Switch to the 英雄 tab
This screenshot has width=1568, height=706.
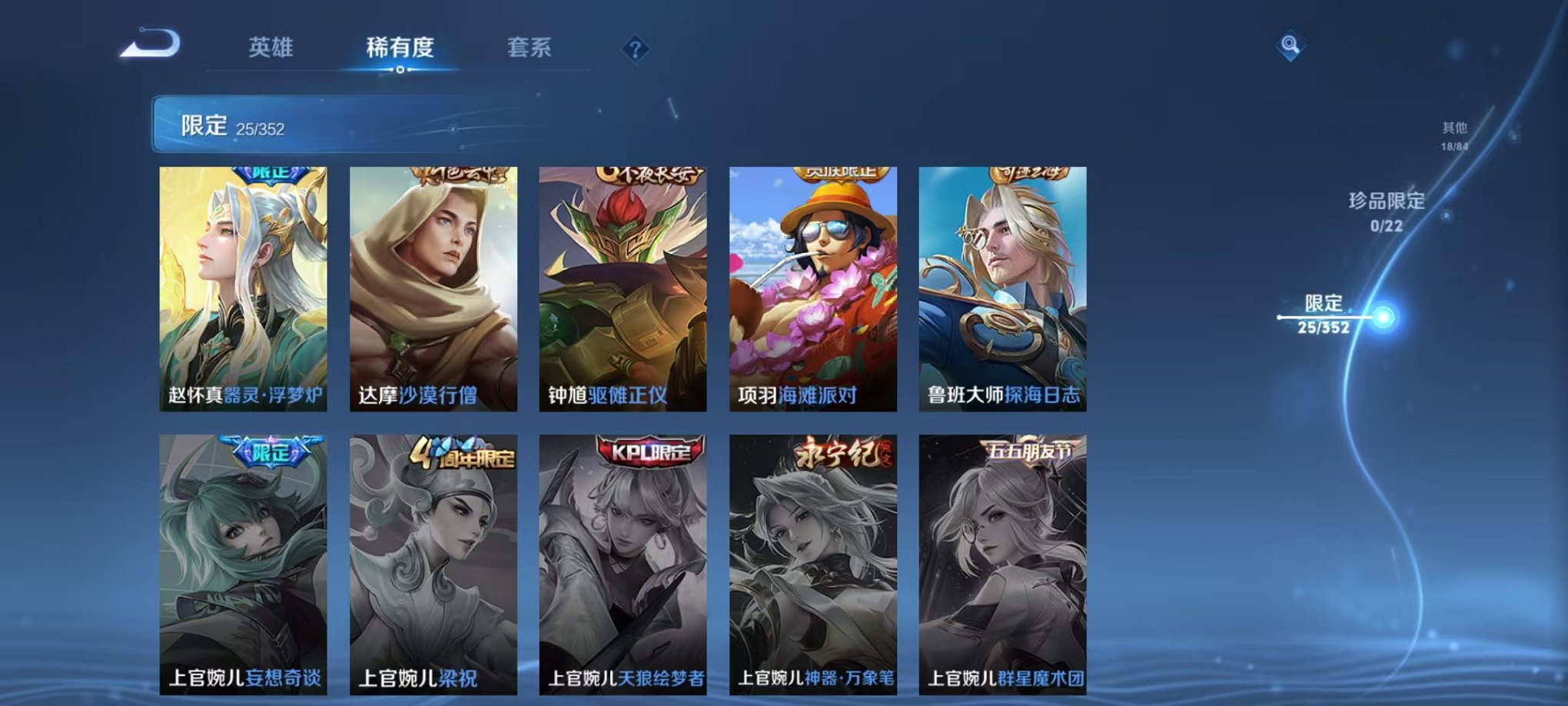click(x=272, y=48)
